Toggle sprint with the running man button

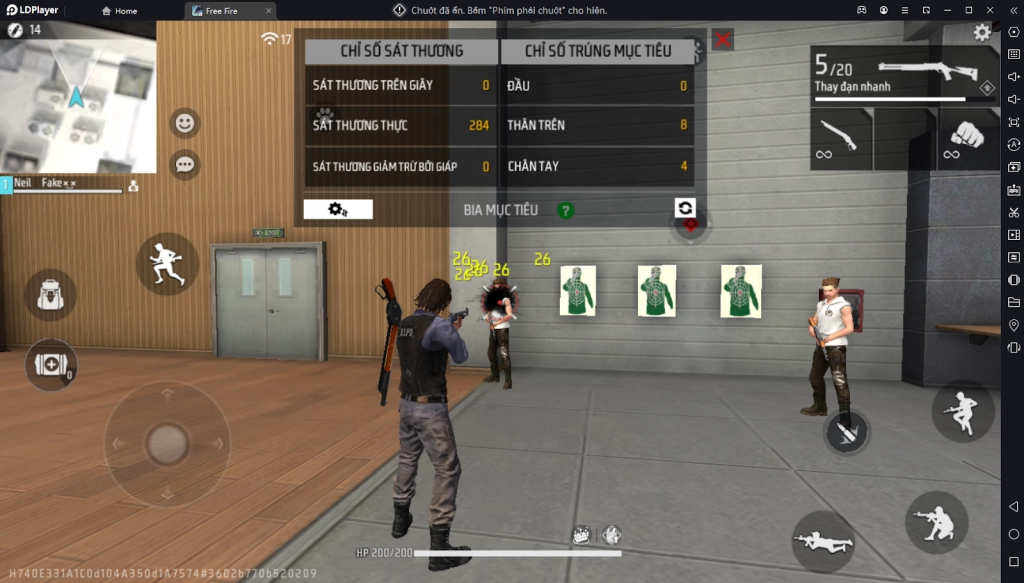point(167,264)
